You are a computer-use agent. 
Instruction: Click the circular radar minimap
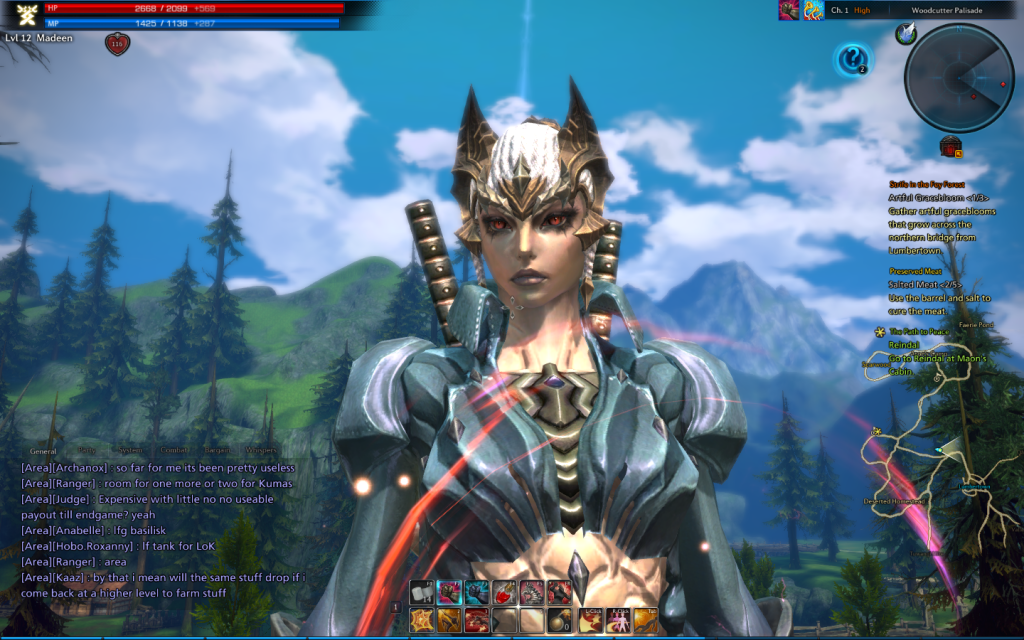pos(958,78)
